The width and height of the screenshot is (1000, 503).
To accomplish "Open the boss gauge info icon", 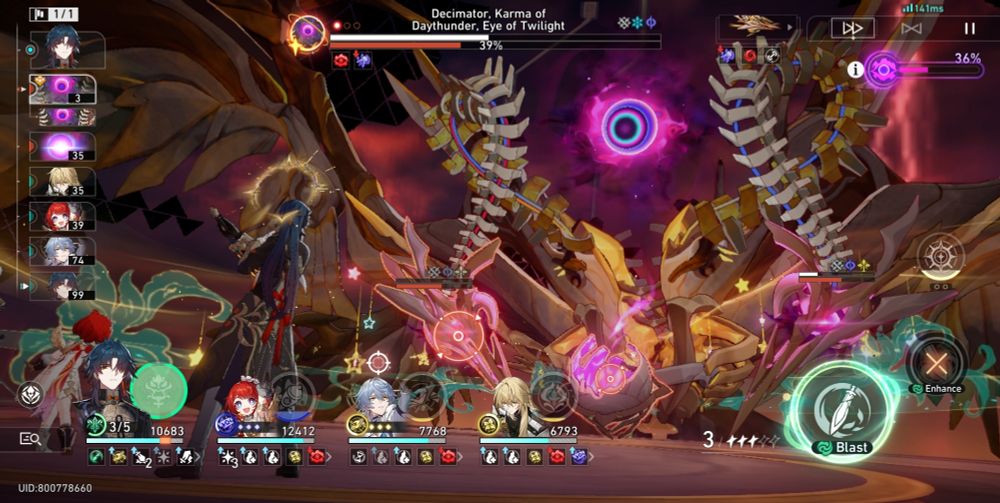I will (855, 69).
